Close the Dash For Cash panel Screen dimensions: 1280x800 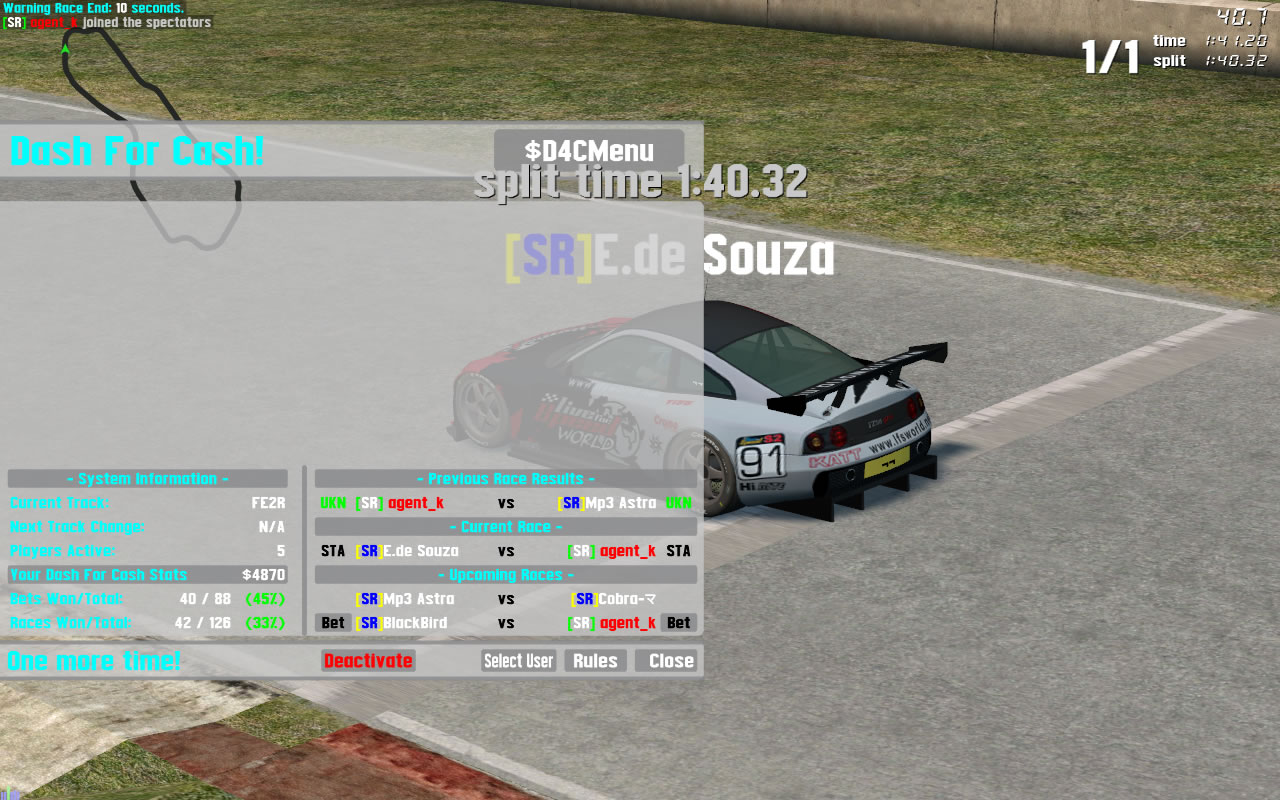(x=670, y=661)
